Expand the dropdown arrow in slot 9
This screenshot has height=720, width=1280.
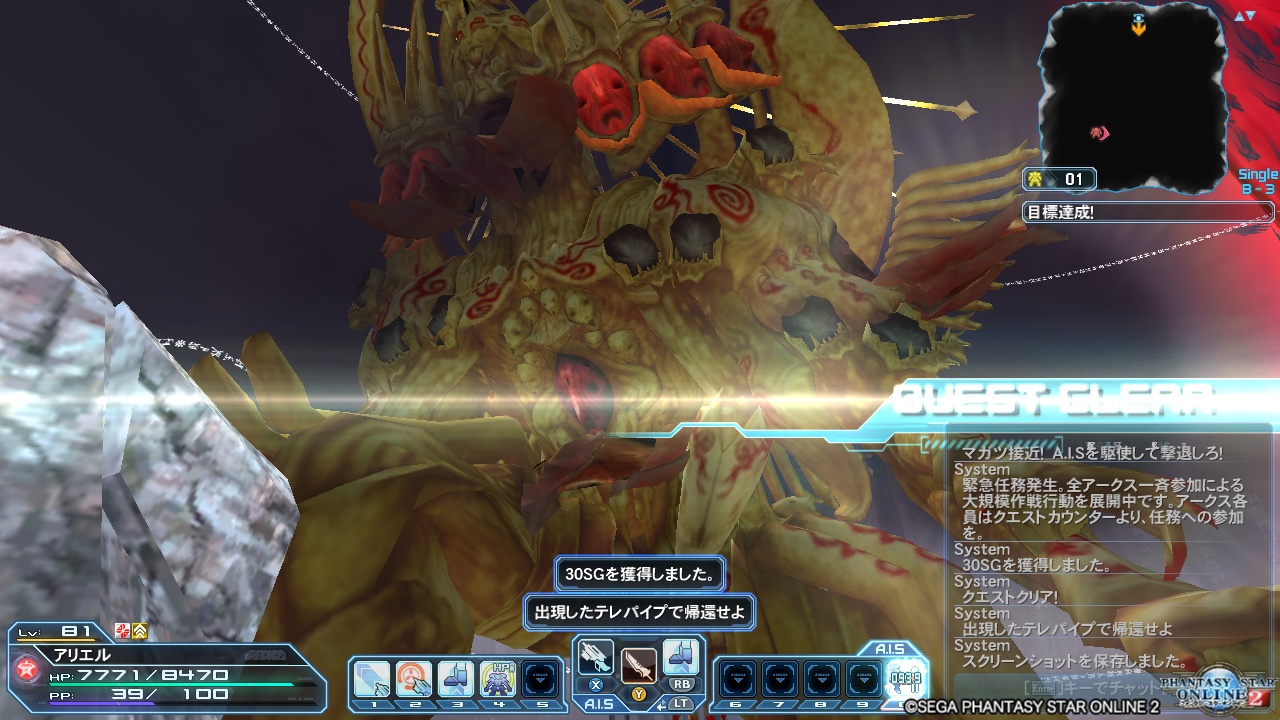click(864, 678)
